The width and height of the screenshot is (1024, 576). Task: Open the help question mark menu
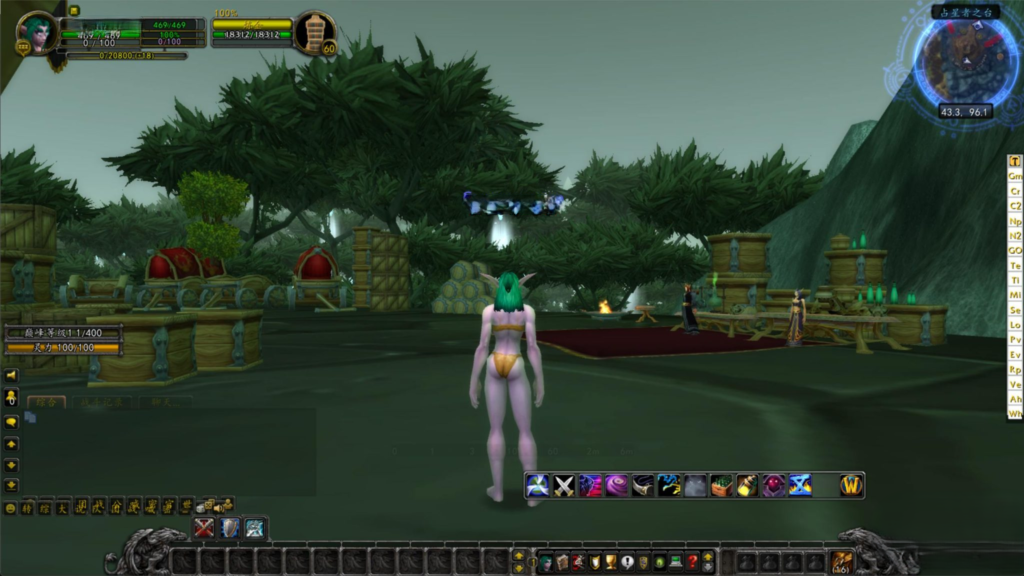[691, 562]
